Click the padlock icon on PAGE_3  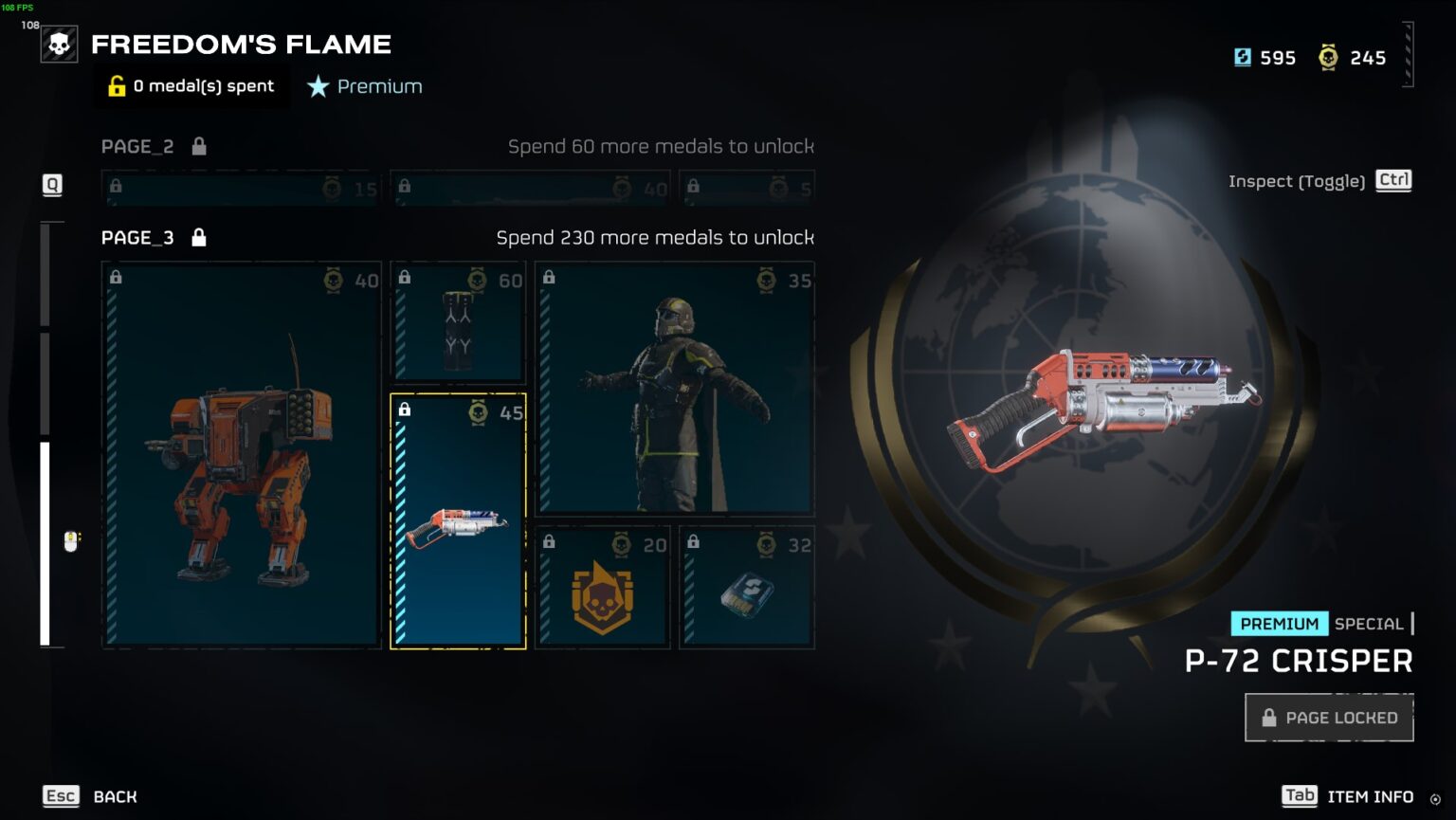click(198, 237)
